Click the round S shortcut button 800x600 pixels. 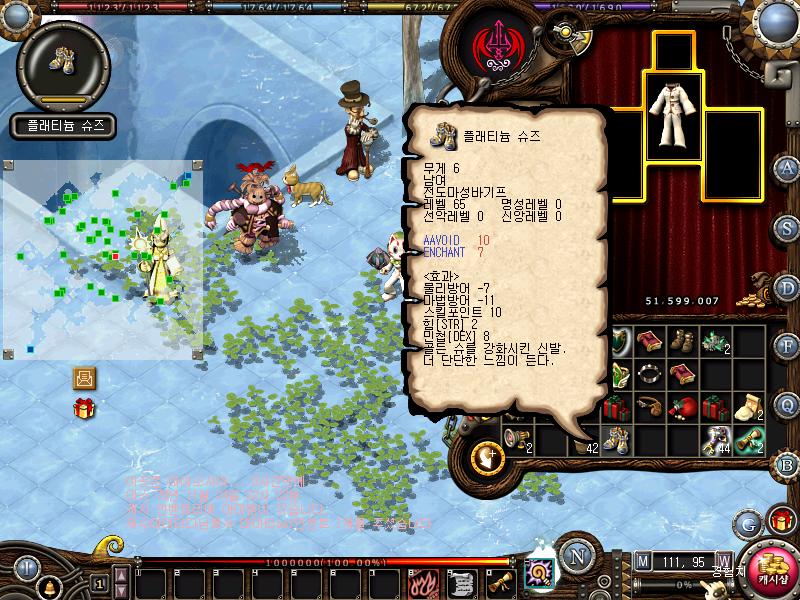787,227
